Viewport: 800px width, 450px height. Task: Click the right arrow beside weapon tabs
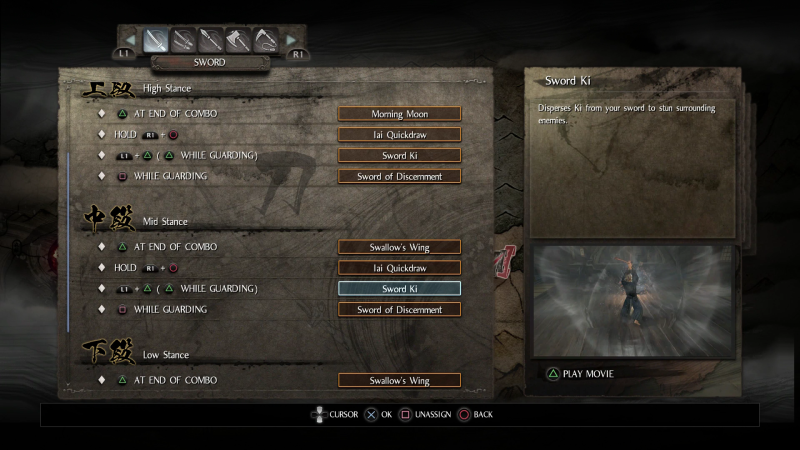[291, 41]
